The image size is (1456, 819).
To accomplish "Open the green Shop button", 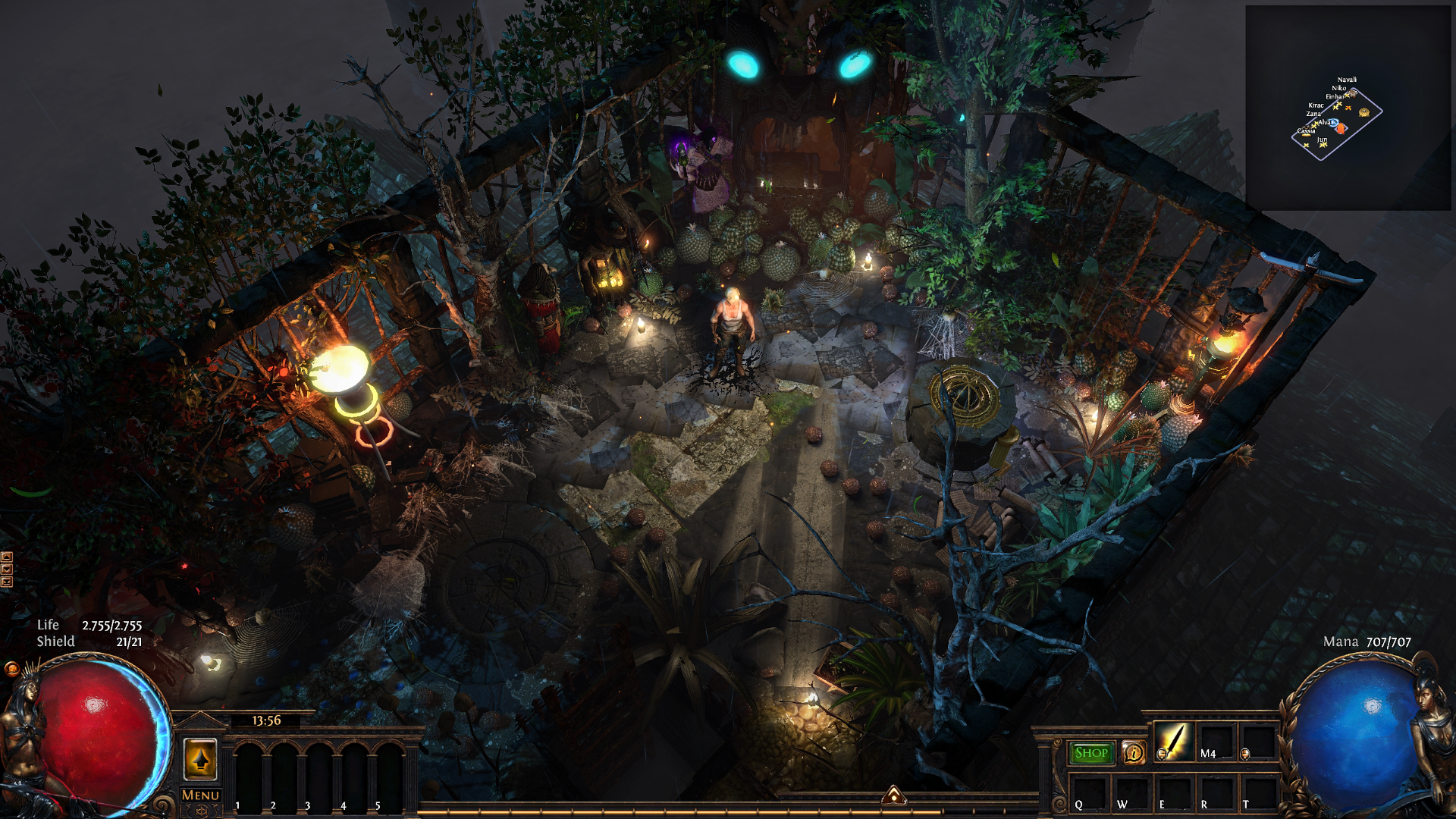I will click(x=1091, y=753).
